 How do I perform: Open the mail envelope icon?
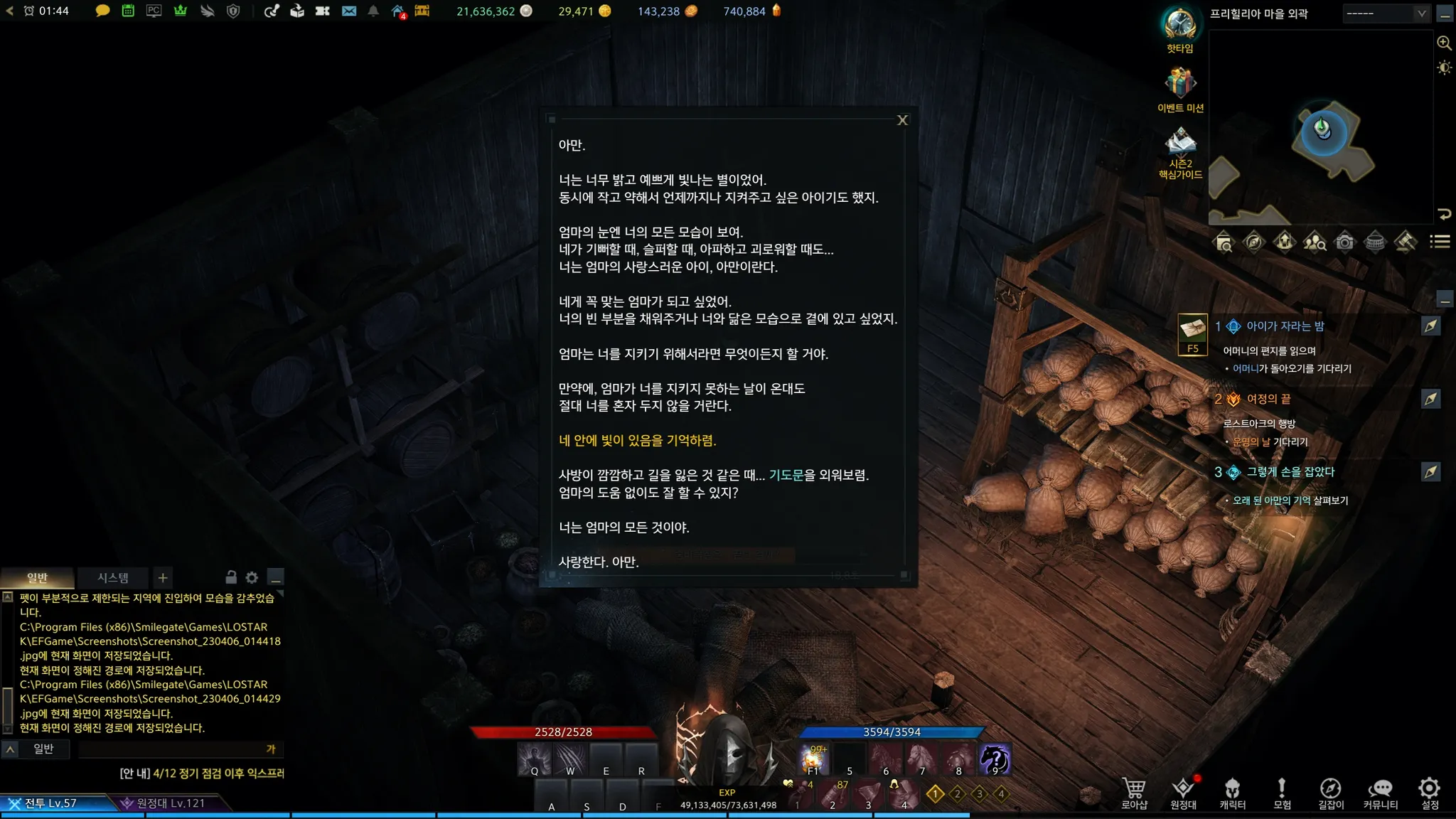pyautogui.click(x=348, y=11)
